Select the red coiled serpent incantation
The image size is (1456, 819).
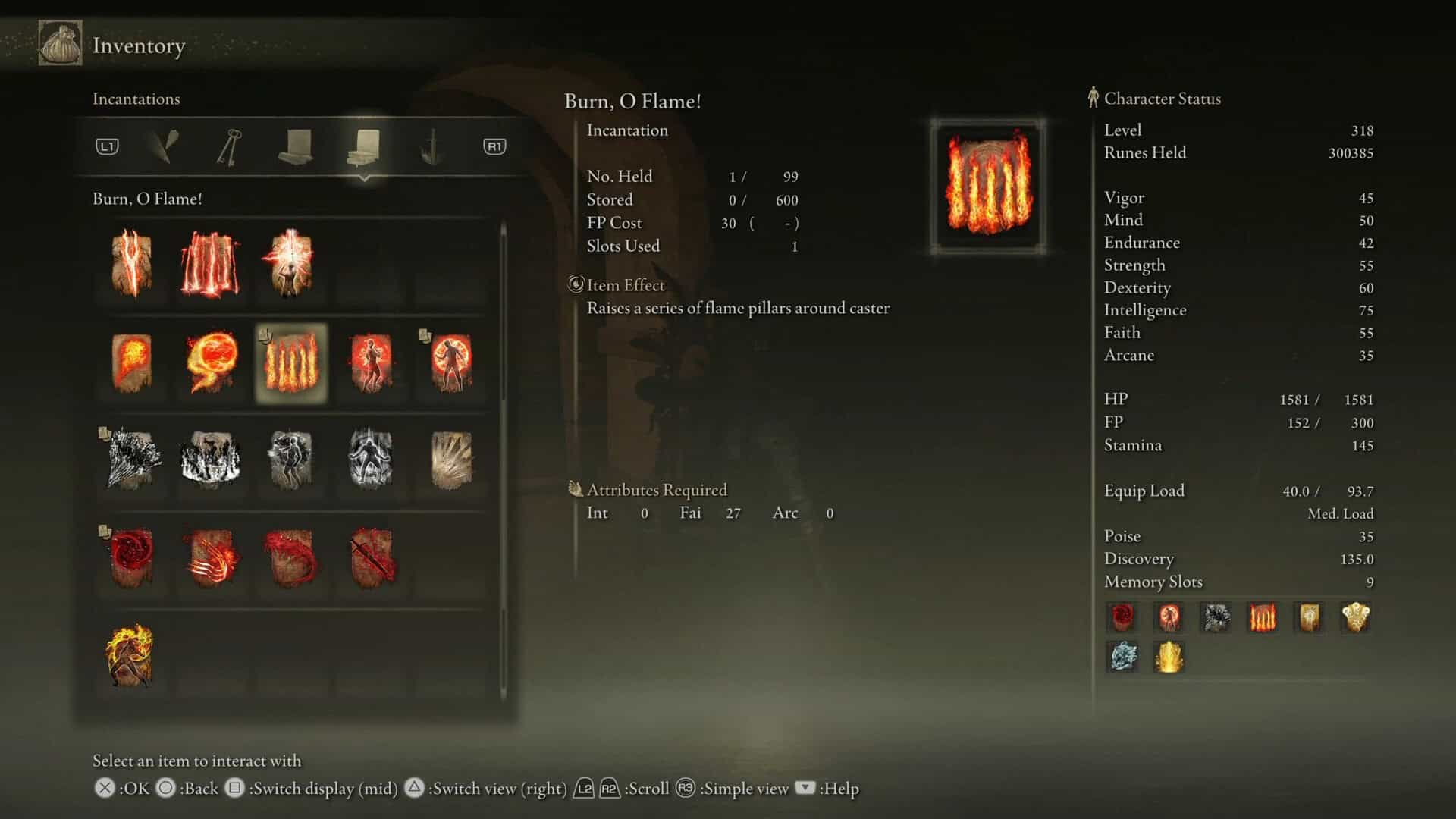pos(290,558)
